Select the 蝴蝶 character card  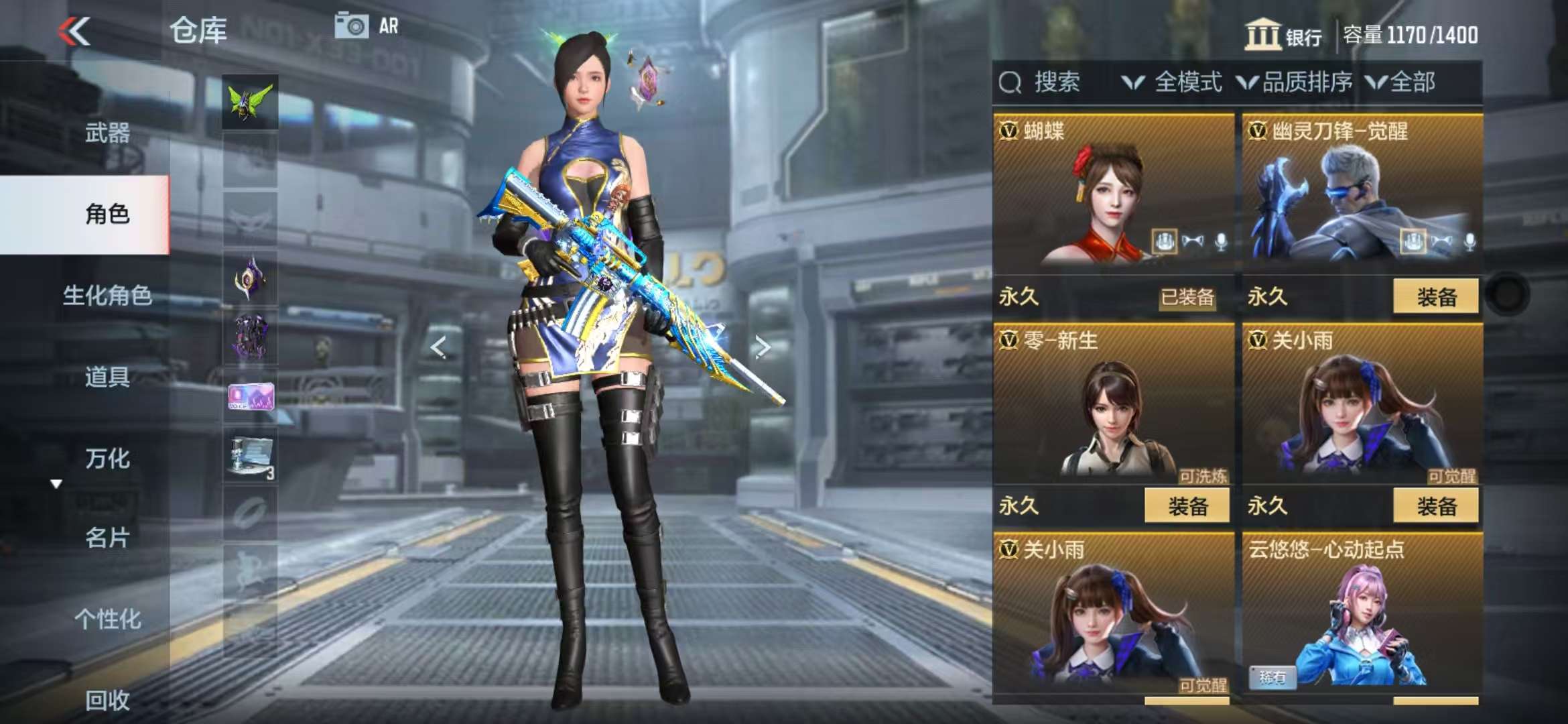coord(1113,194)
